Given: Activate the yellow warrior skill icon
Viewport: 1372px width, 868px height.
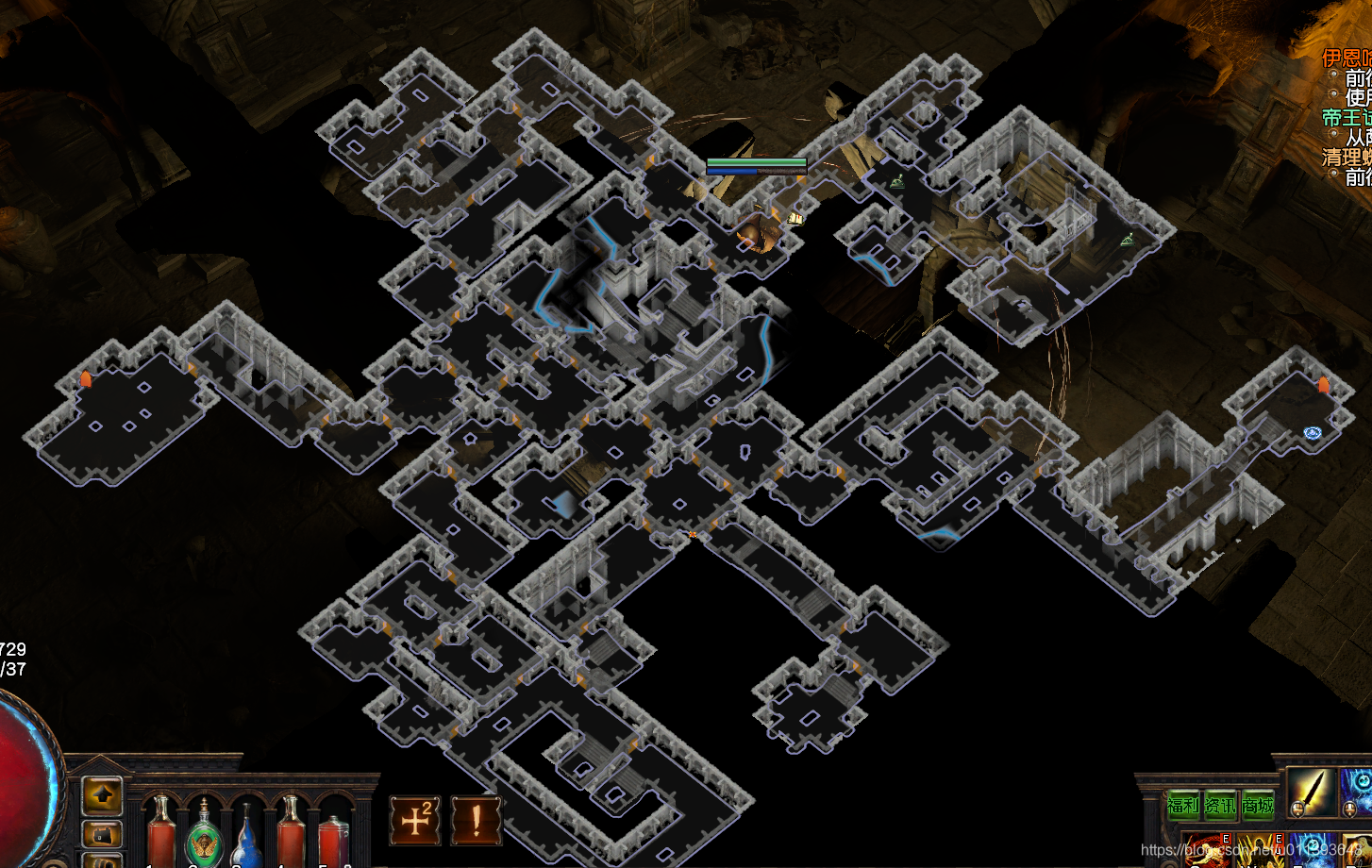Looking at the screenshot, I should point(1259,851).
